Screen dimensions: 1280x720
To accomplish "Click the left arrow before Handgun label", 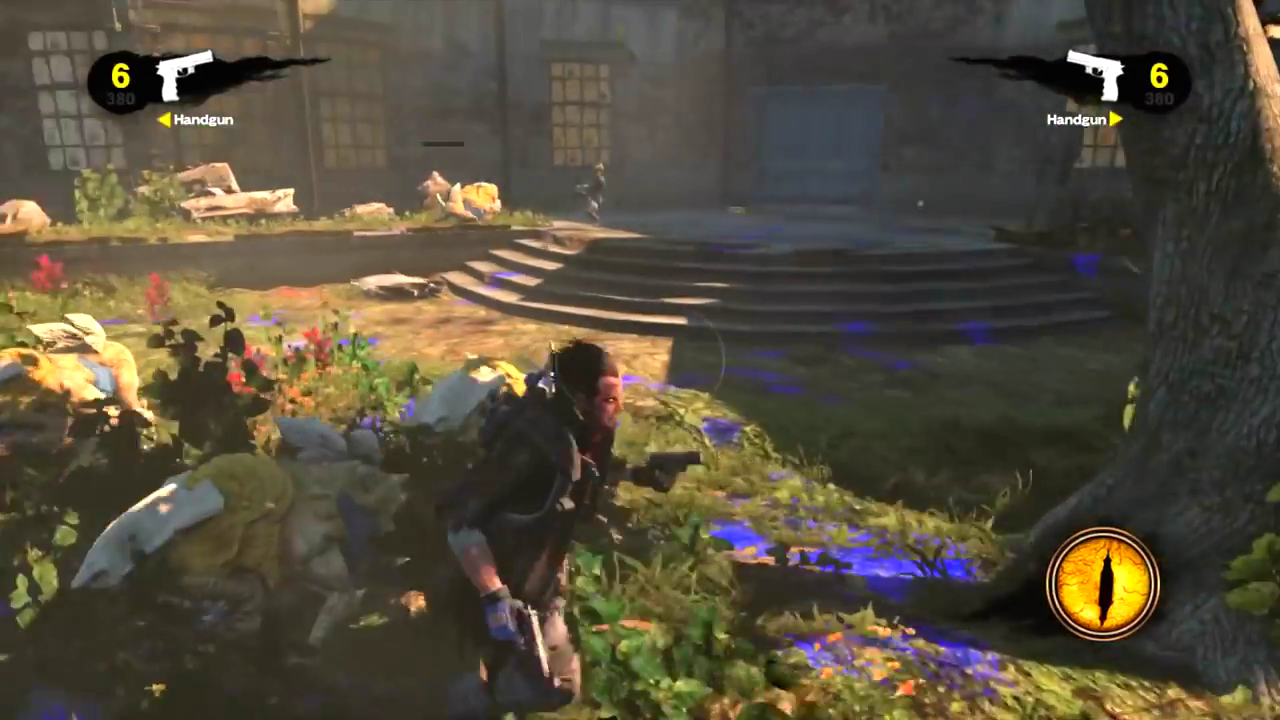I will click(x=167, y=120).
